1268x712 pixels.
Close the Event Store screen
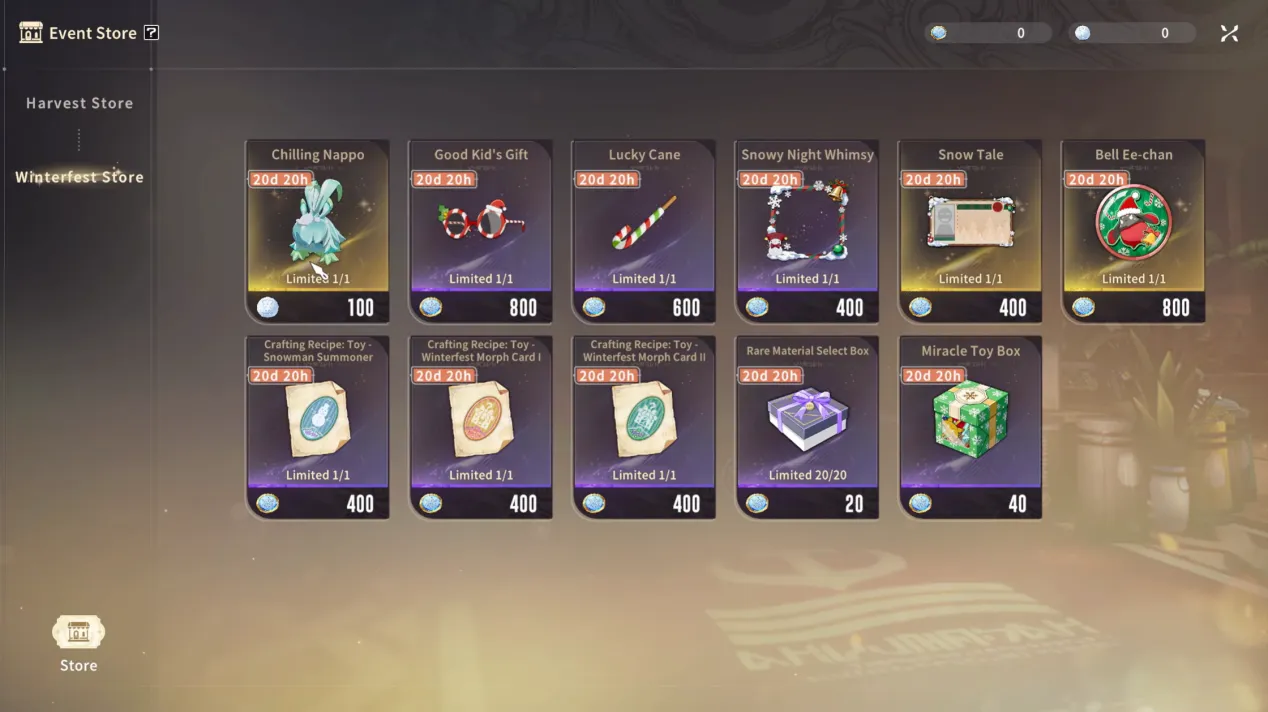(1229, 33)
